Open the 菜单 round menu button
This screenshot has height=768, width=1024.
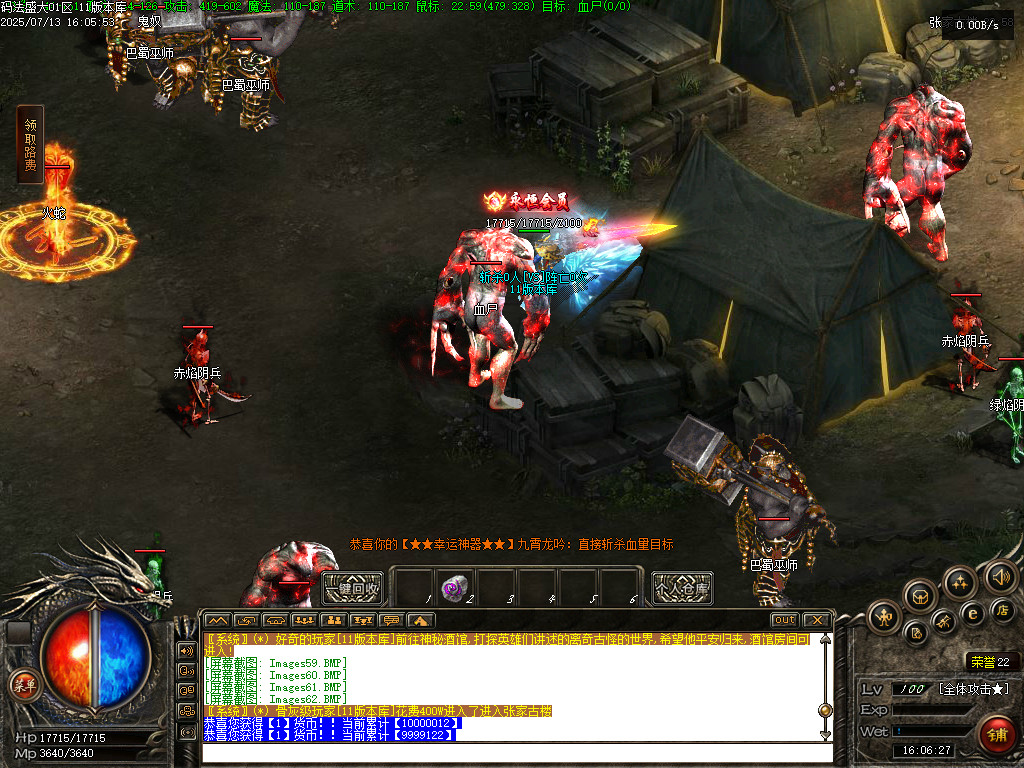(23, 685)
